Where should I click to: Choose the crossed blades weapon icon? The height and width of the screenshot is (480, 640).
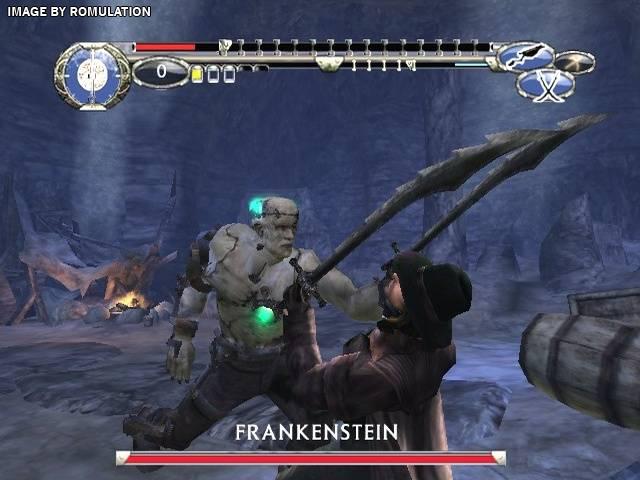546,85
